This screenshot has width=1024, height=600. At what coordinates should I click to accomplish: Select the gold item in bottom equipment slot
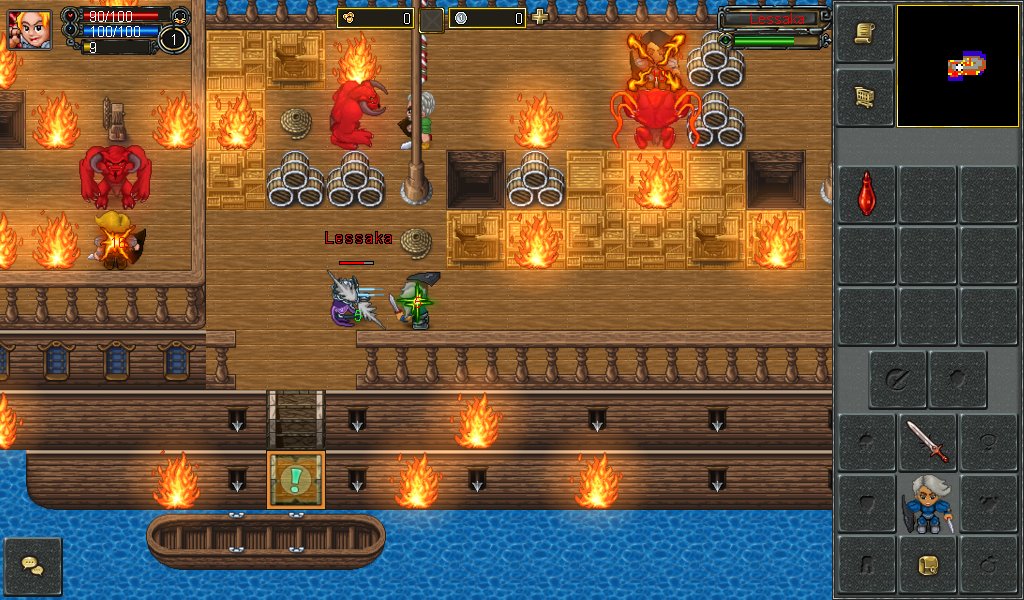pyautogui.click(x=928, y=565)
